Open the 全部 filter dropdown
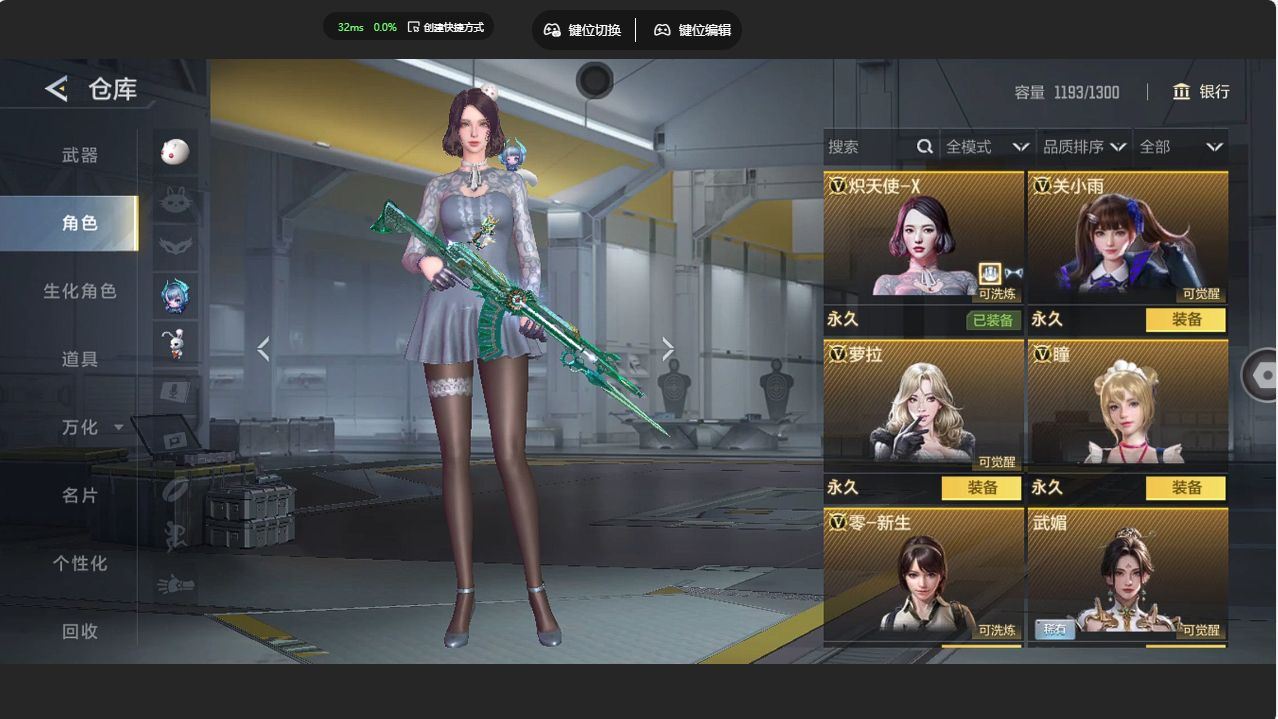The height and width of the screenshot is (719, 1278). (1180, 147)
